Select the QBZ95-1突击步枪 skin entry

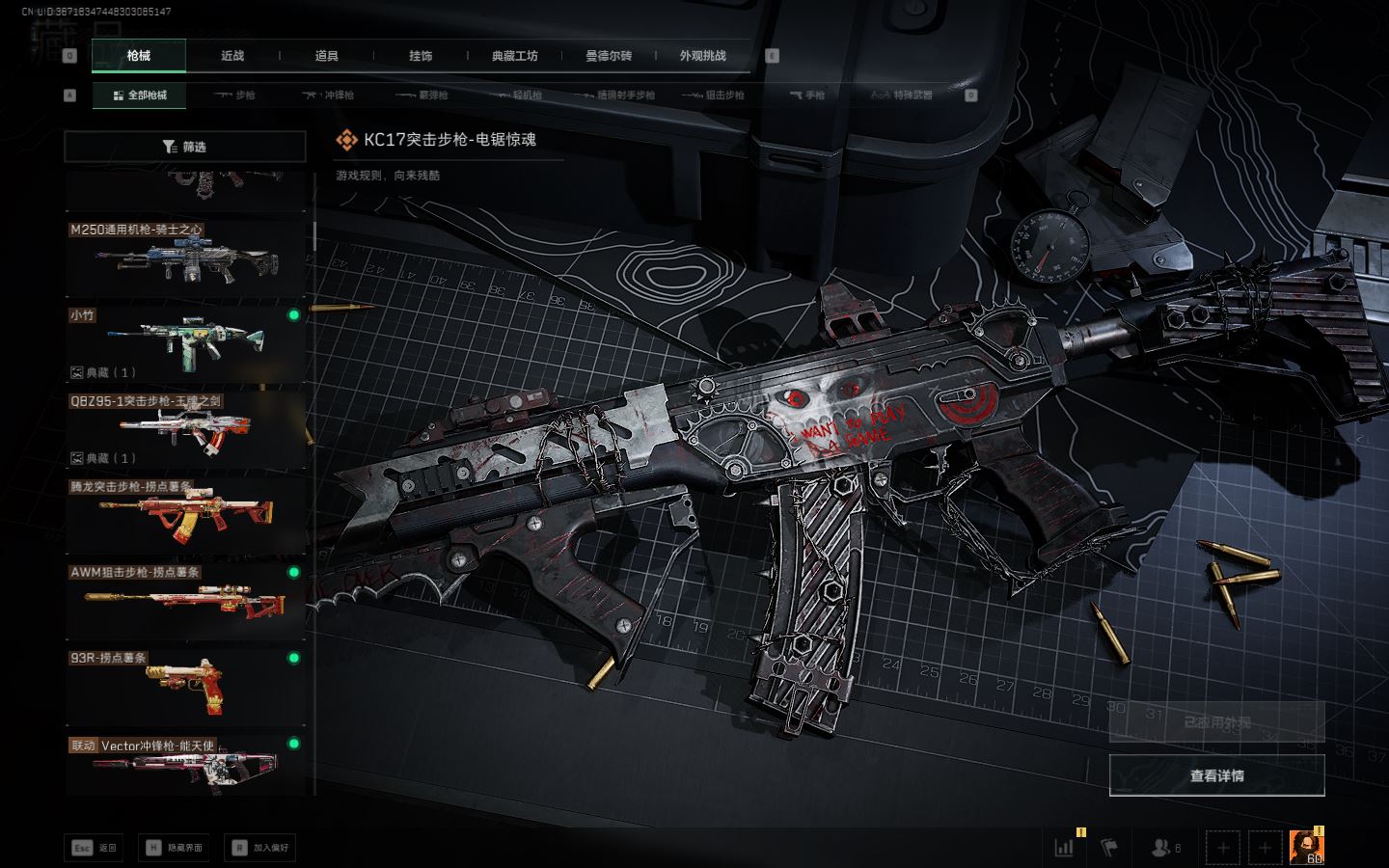[185, 429]
